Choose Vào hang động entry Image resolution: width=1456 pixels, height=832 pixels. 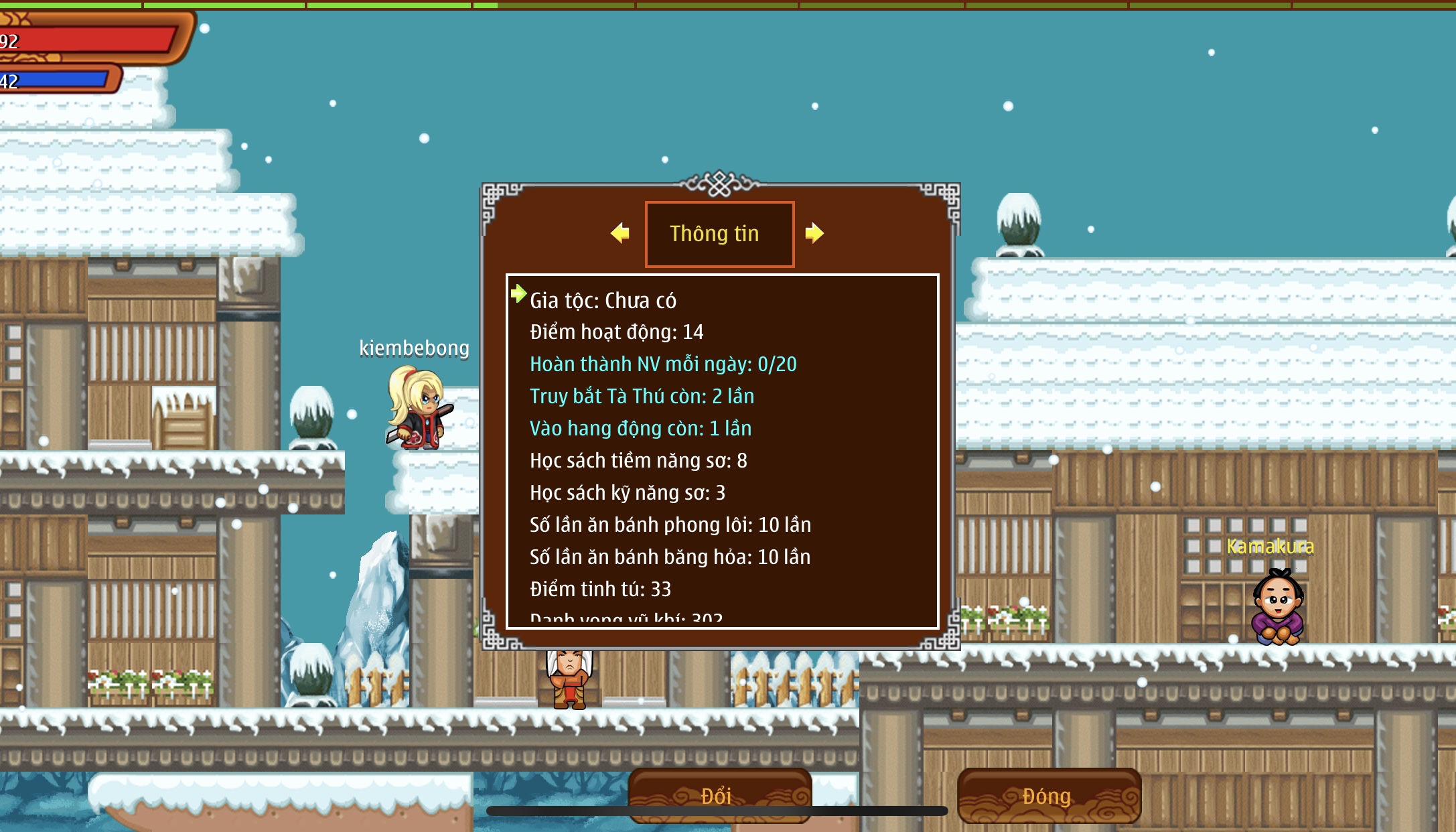[640, 429]
